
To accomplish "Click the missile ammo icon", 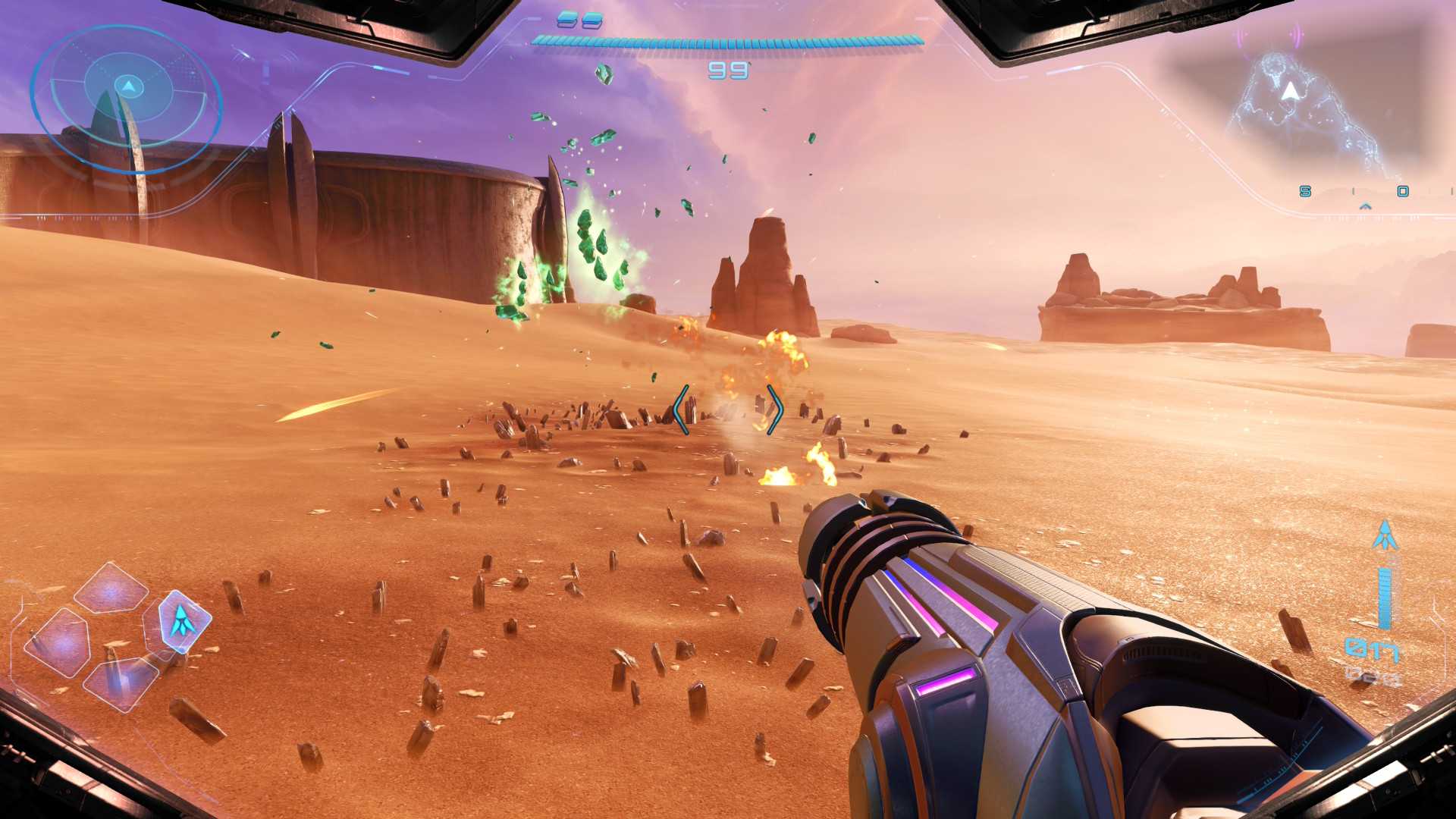I will point(1385,535).
